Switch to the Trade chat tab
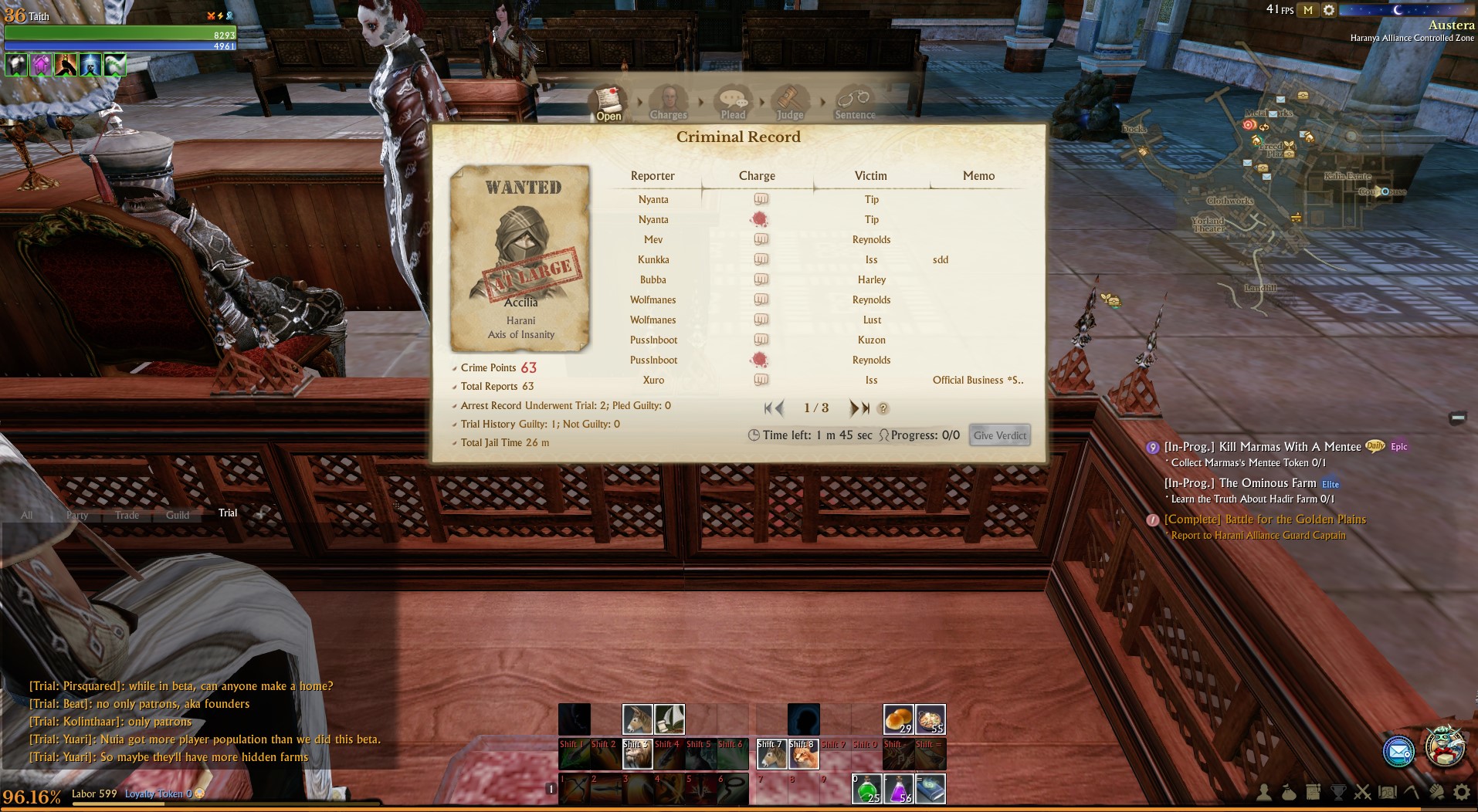 pos(127,515)
